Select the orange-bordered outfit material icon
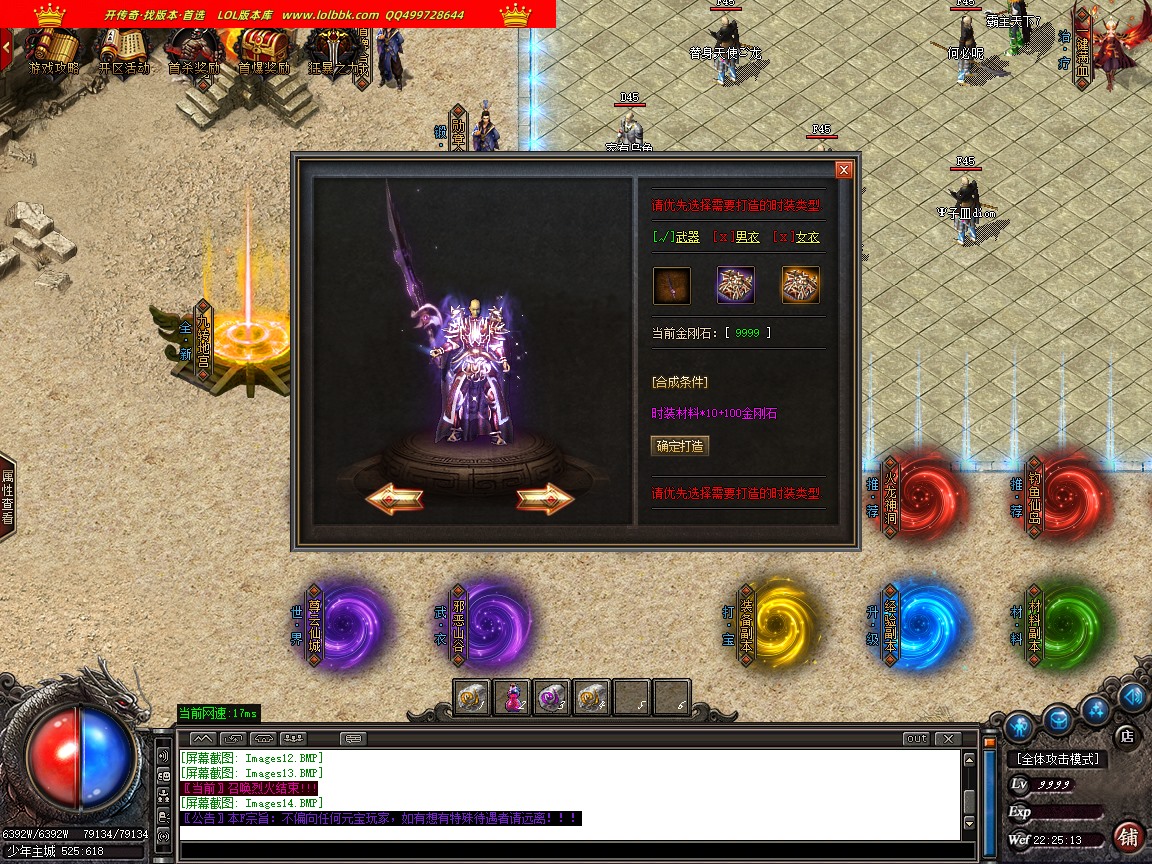 [x=800, y=285]
